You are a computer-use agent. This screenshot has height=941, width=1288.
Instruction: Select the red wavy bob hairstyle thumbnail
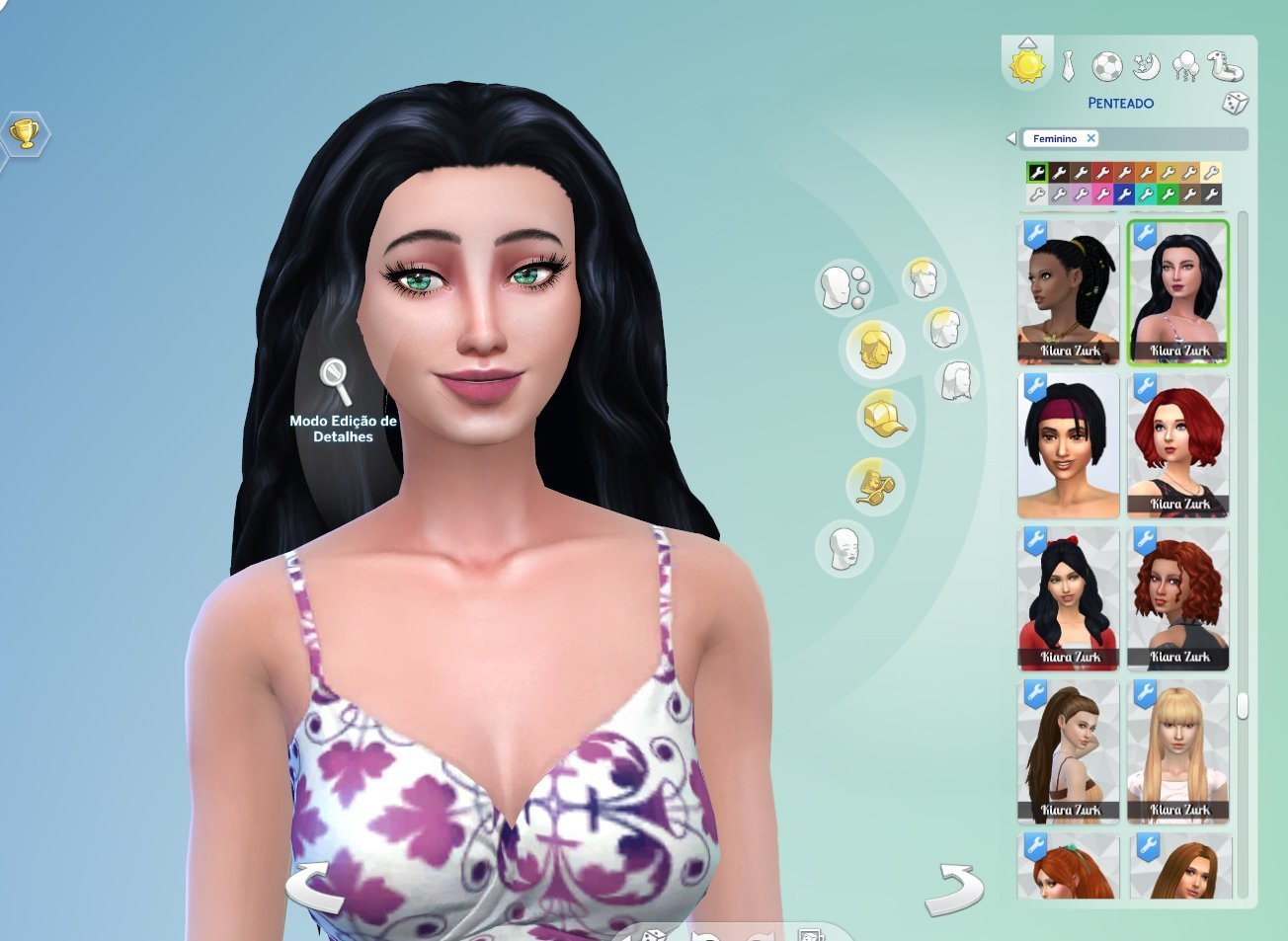coord(1178,445)
